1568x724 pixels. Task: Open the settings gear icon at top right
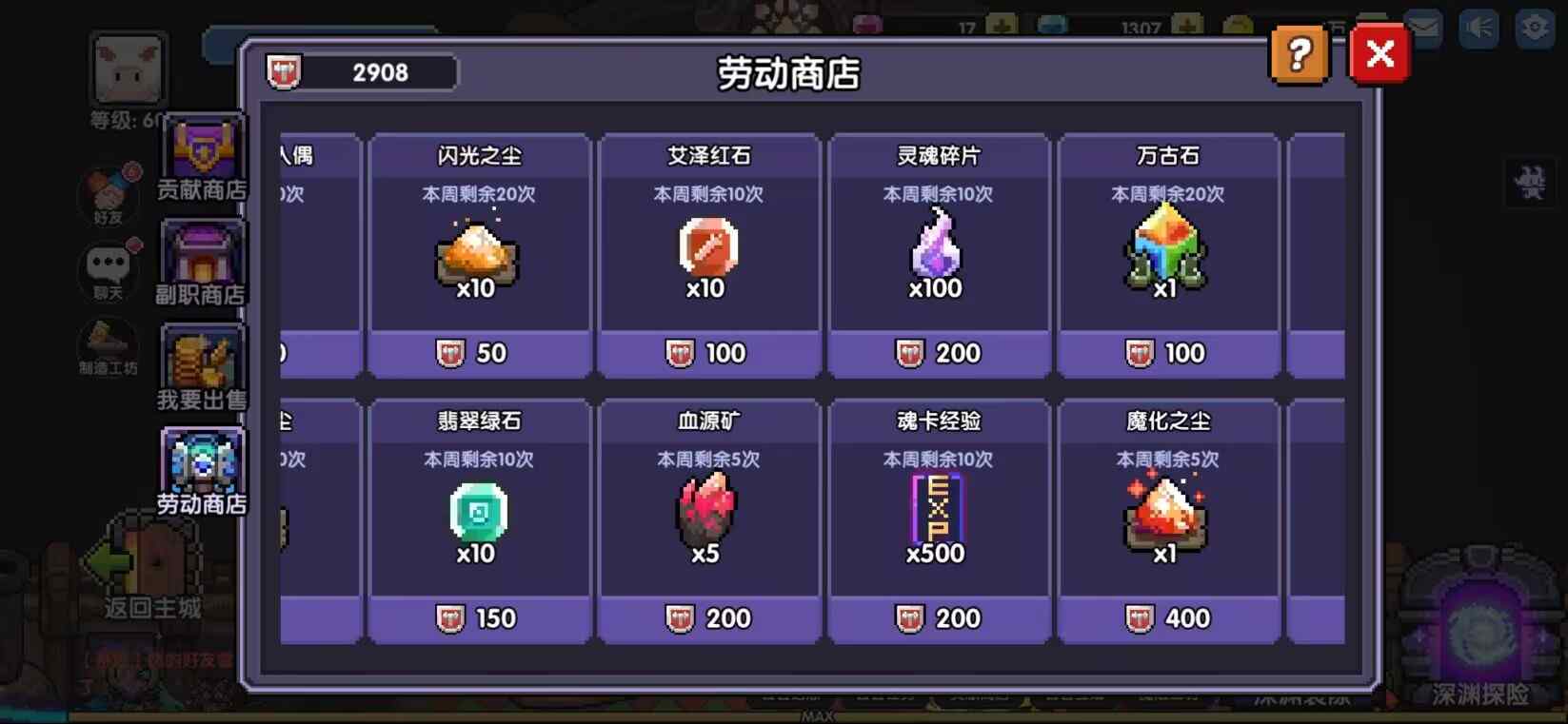[1533, 28]
